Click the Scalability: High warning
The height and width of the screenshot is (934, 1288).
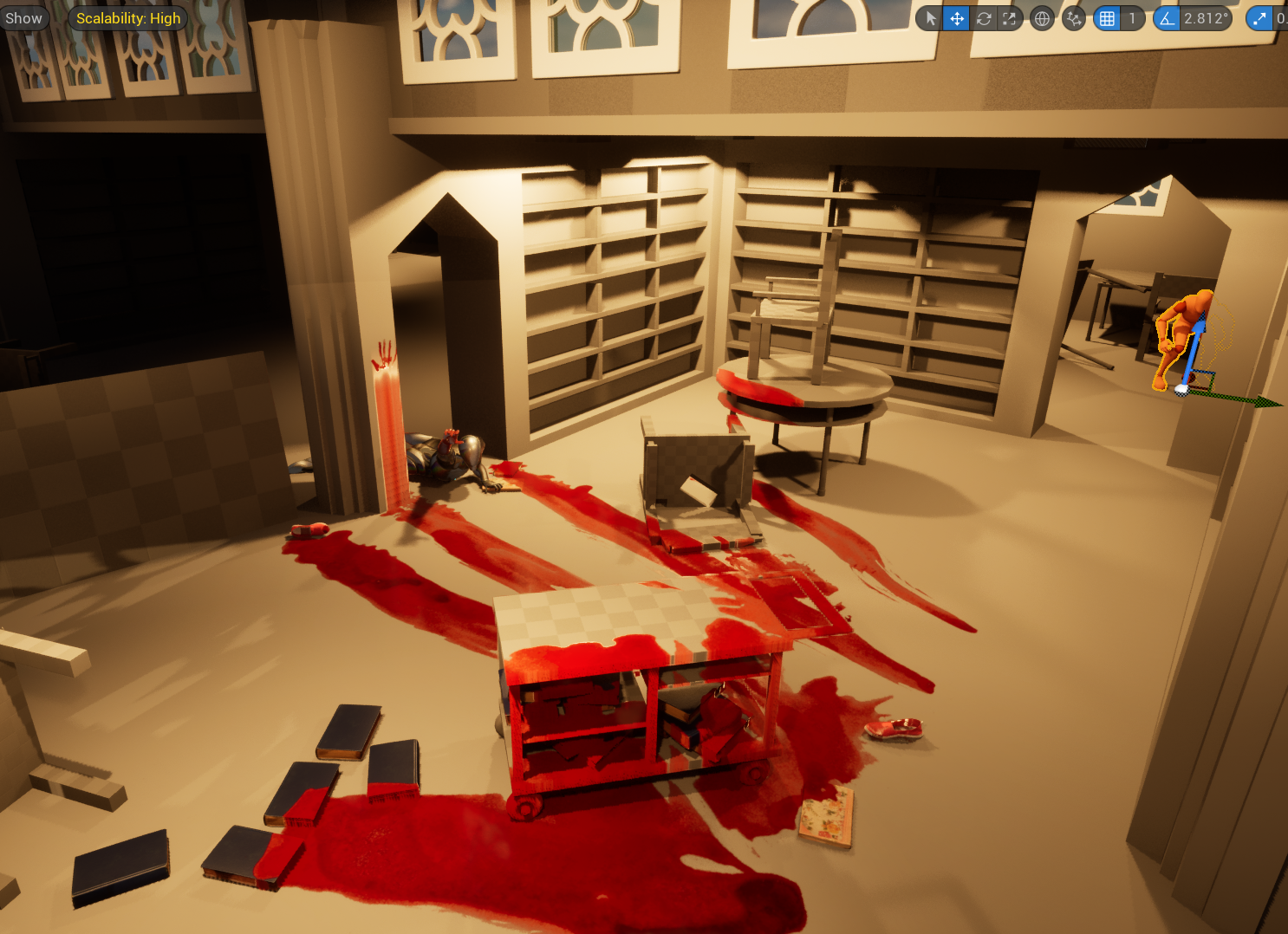[x=127, y=17]
